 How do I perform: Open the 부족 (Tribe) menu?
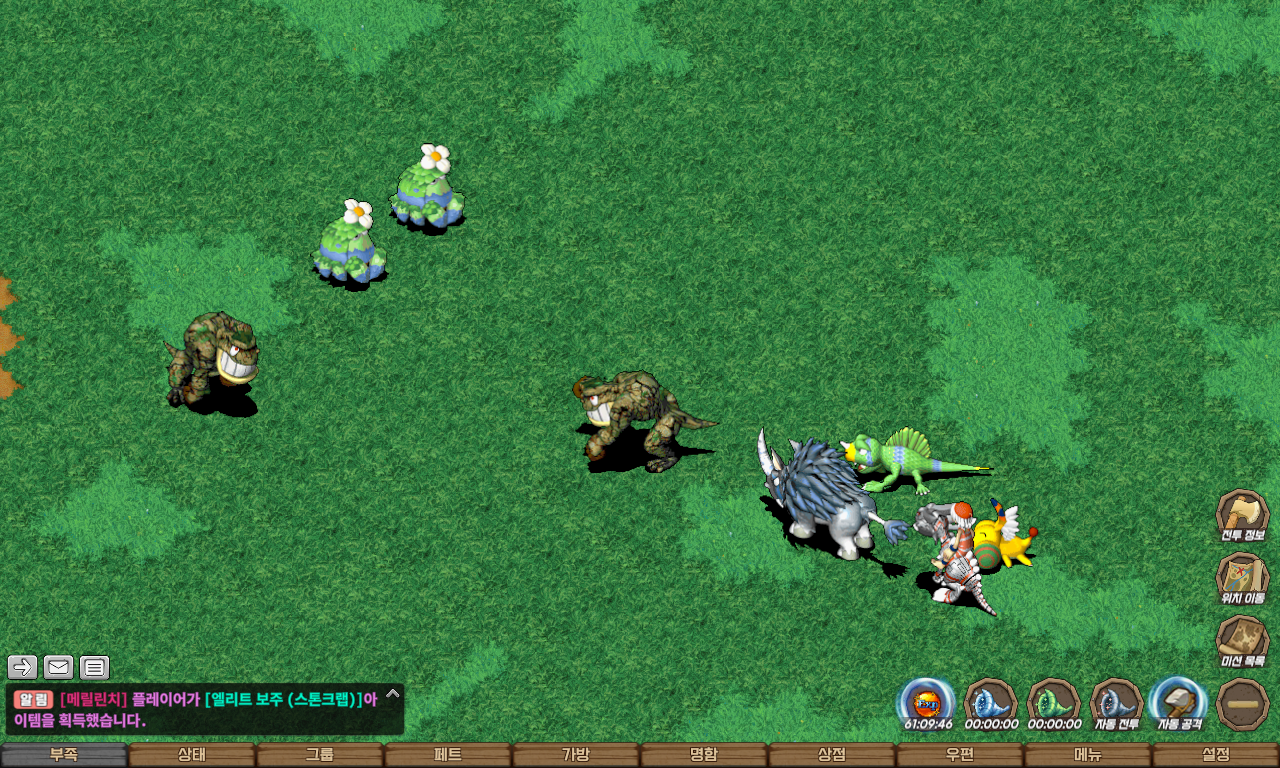64,755
